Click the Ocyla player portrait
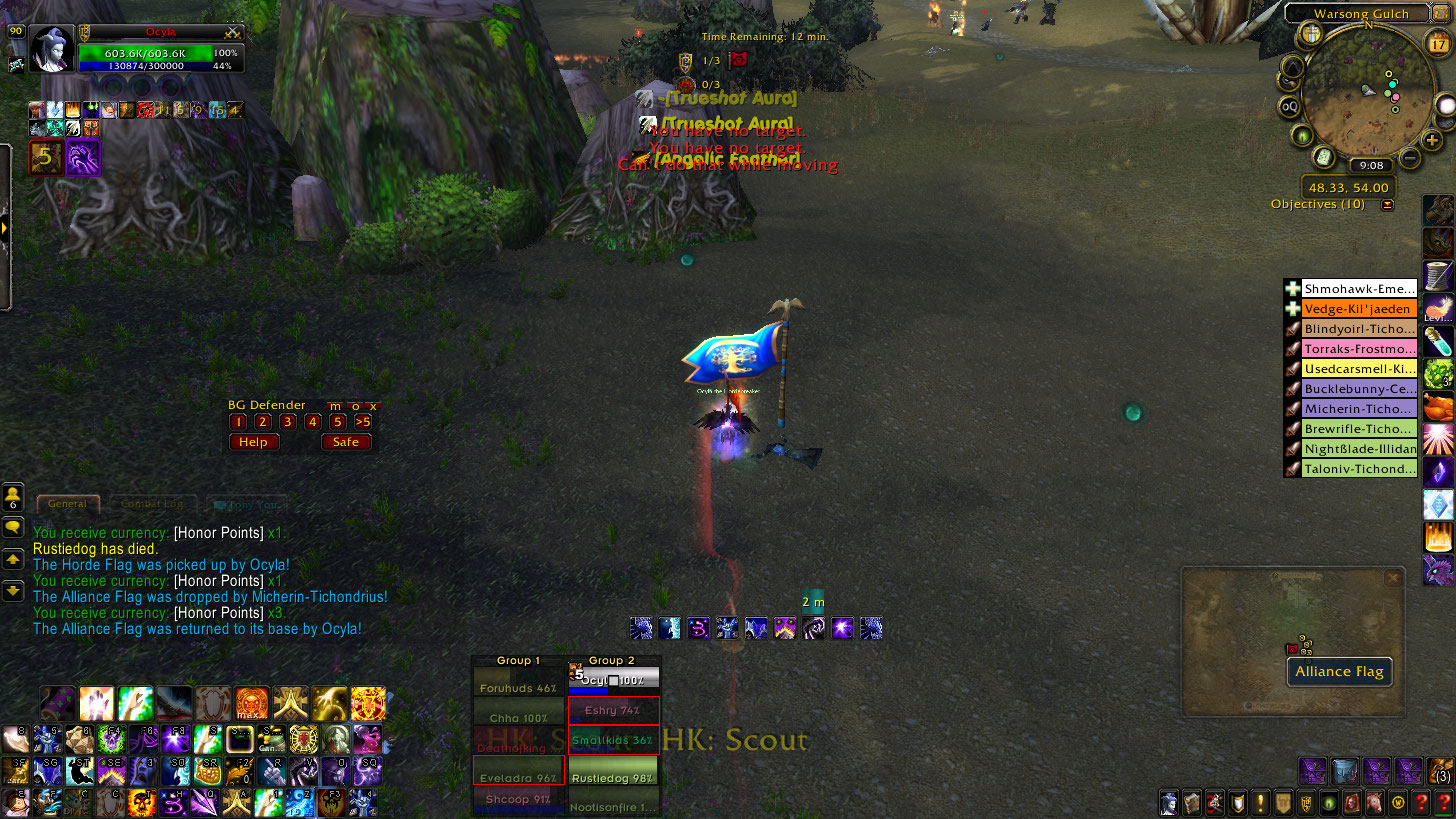 pos(50,50)
